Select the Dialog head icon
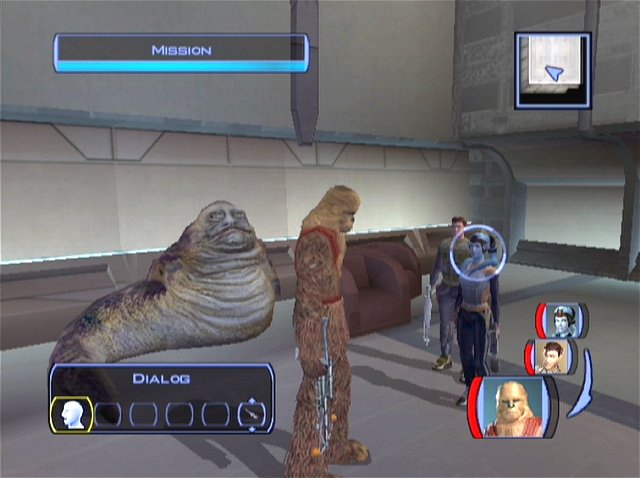 73,413
